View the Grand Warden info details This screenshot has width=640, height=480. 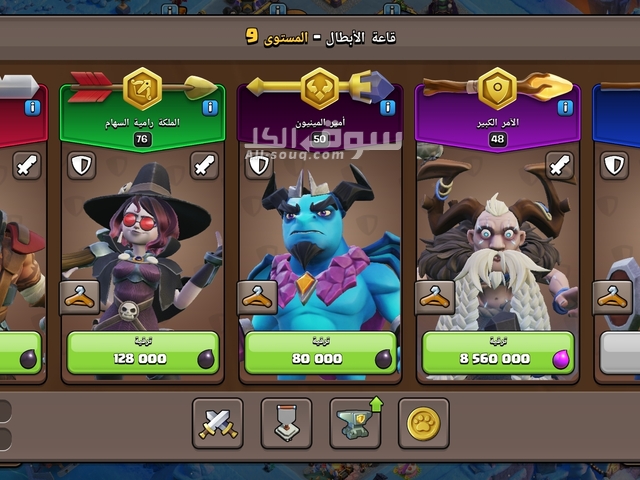tap(566, 107)
